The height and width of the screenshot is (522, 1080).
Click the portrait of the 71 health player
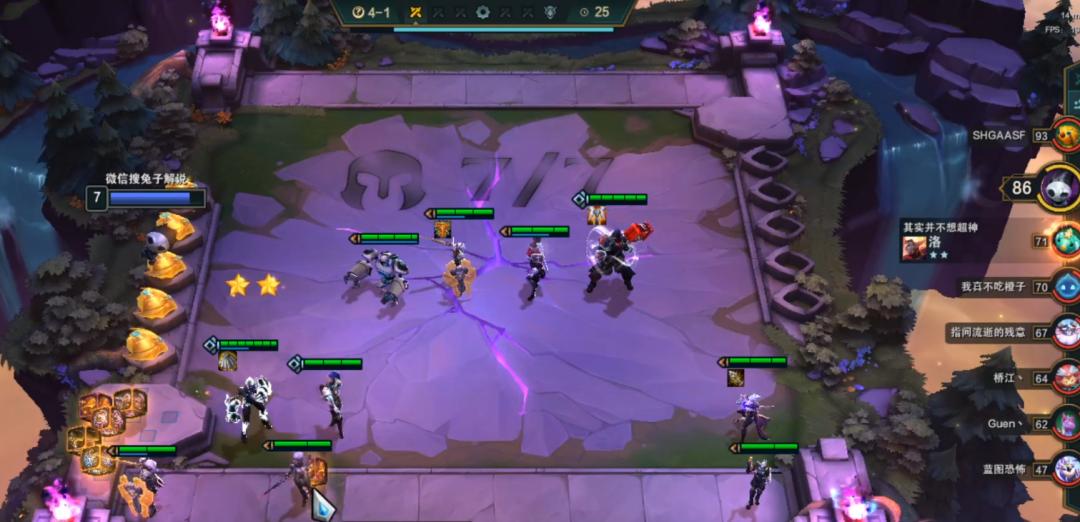tap(1066, 241)
